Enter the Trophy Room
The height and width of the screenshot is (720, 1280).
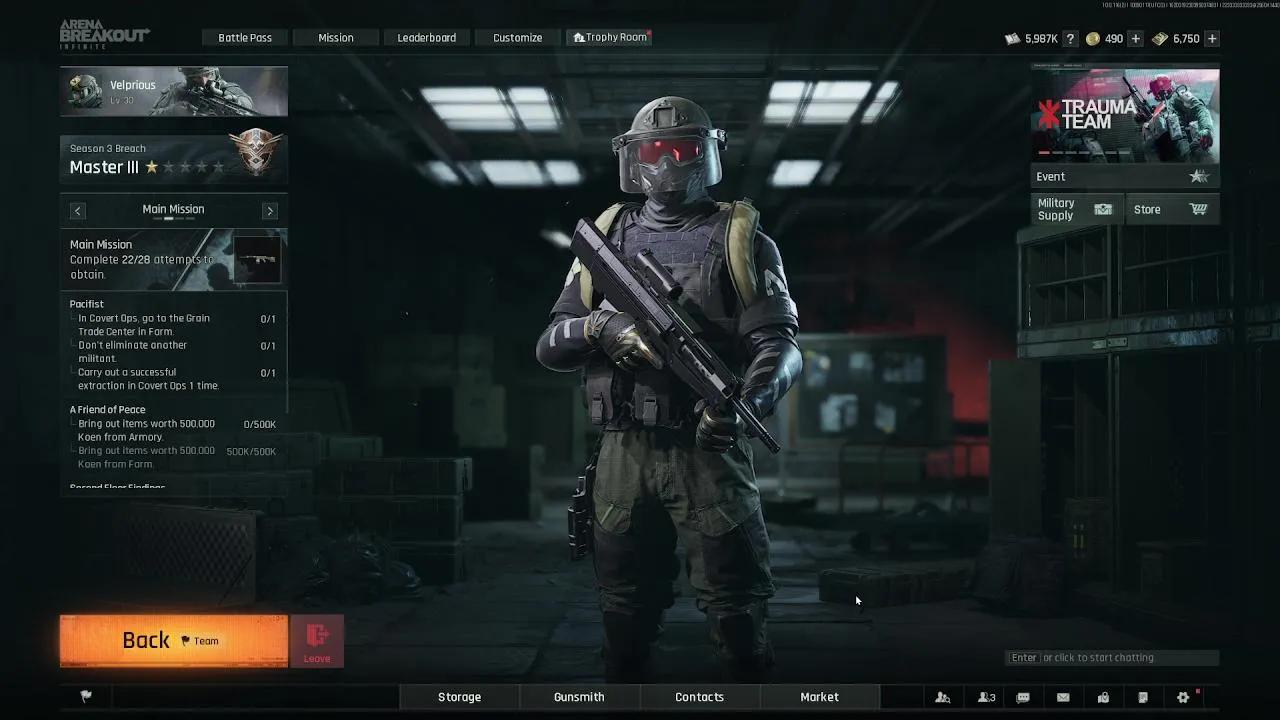pos(610,38)
